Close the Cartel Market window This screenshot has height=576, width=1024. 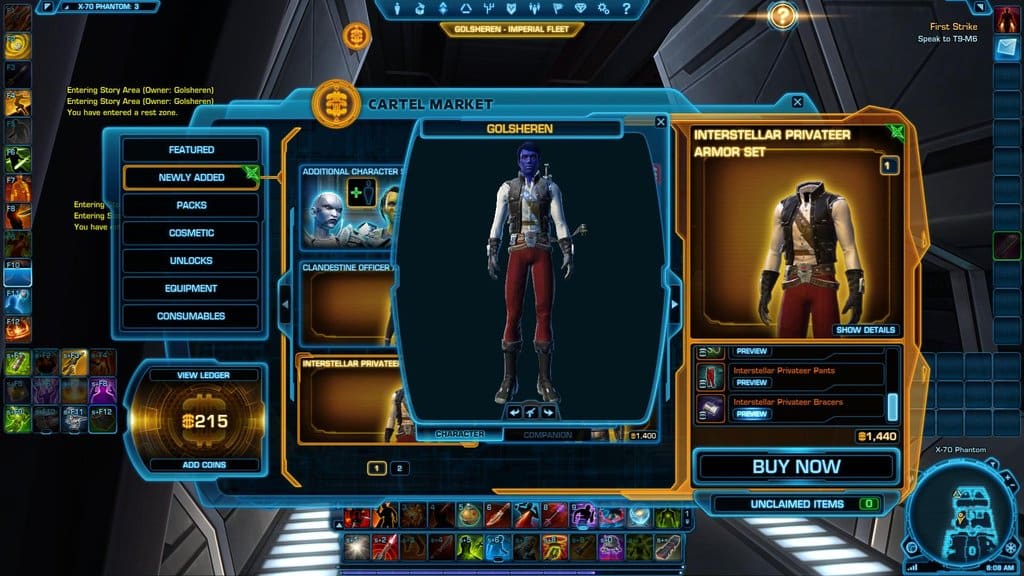coord(797,102)
